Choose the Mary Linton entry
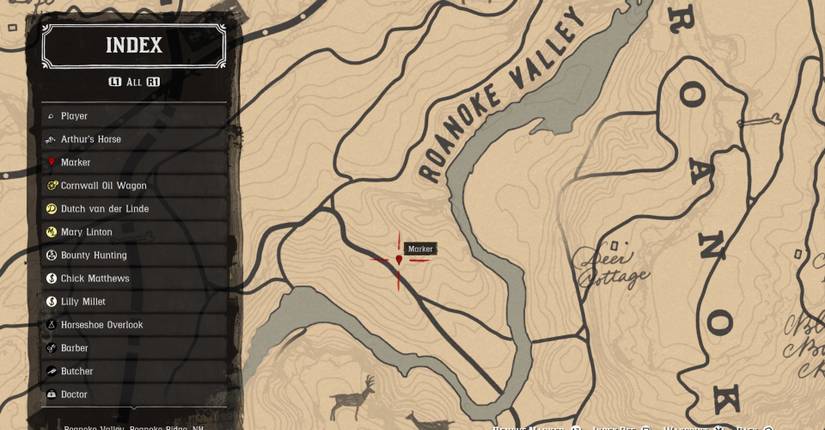825x430 pixels. tap(134, 232)
